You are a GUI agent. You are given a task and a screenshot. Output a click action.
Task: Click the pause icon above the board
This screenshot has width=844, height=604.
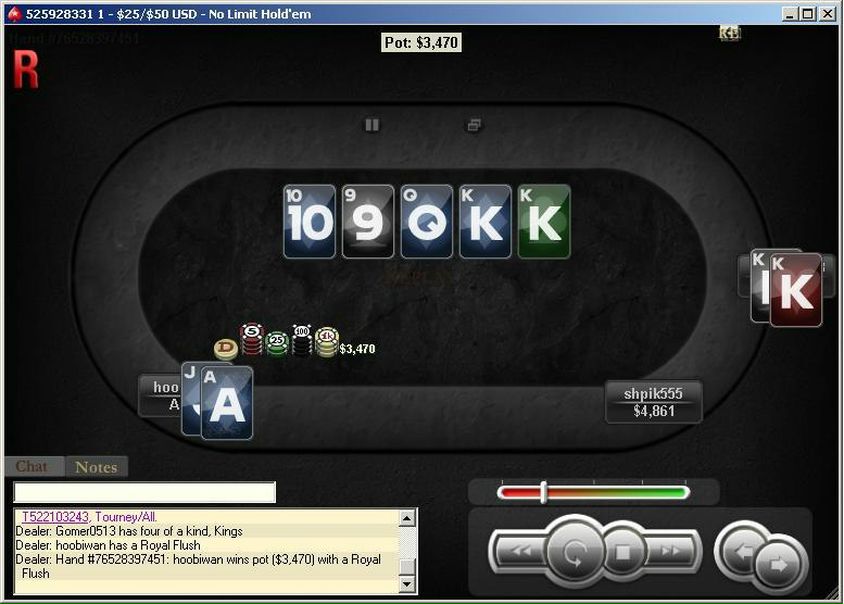pyautogui.click(x=372, y=125)
